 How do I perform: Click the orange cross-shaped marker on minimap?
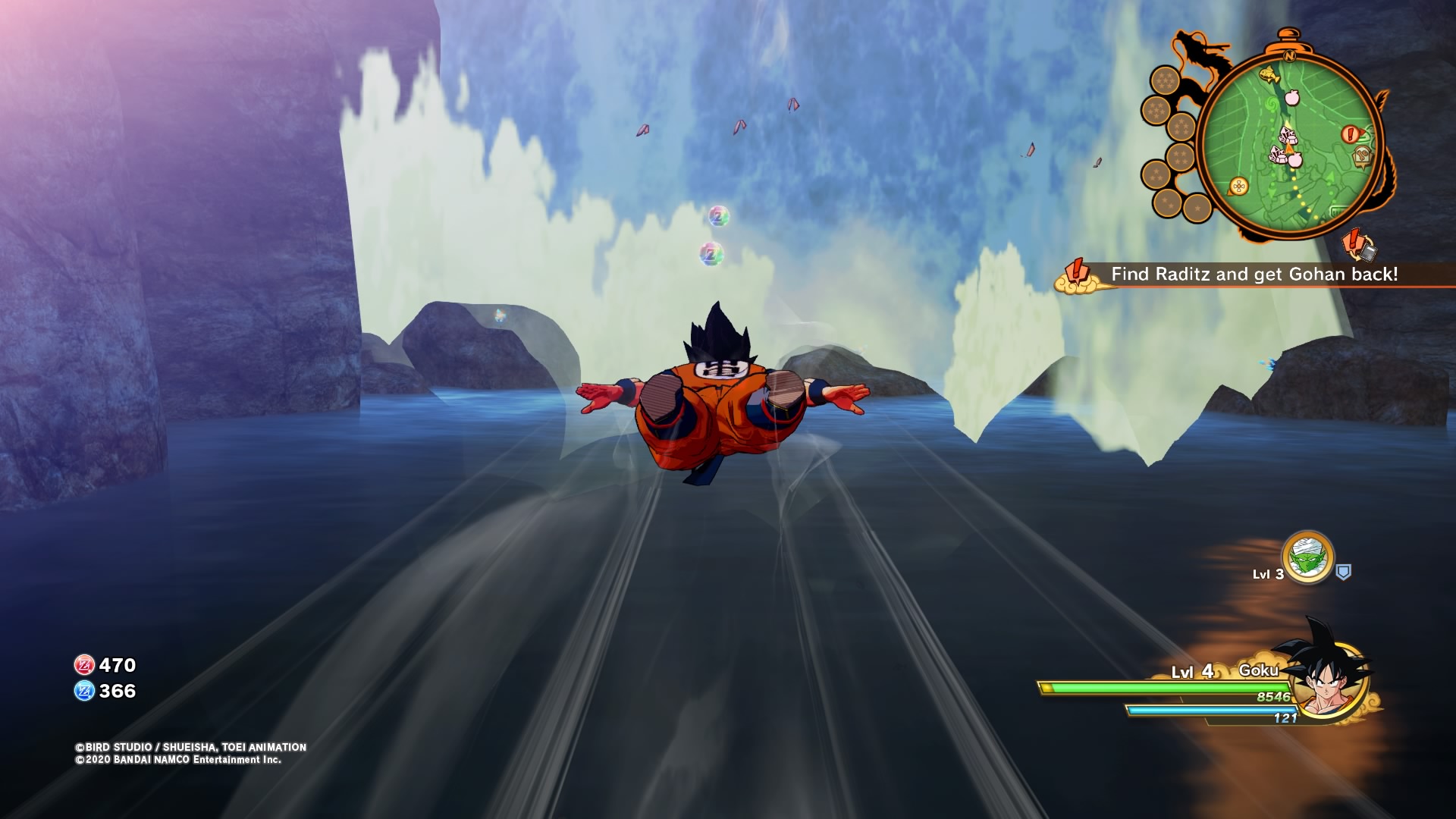point(1239,186)
